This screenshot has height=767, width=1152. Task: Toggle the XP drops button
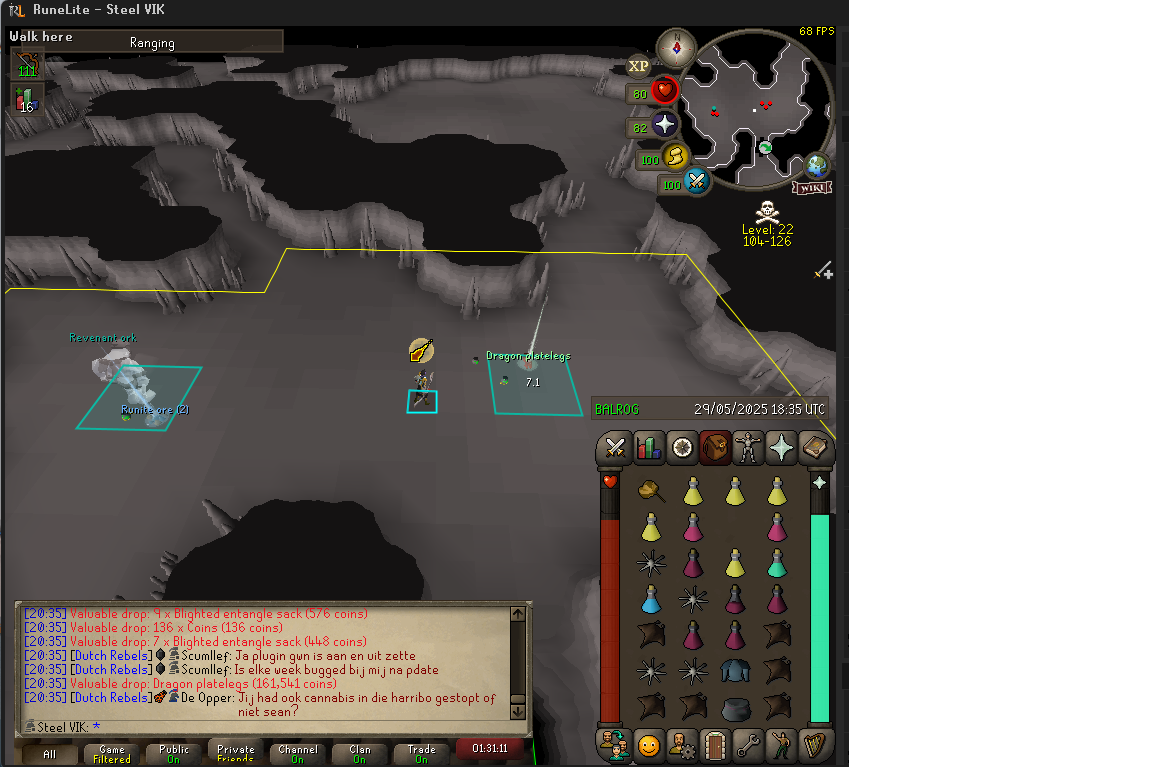(638, 66)
